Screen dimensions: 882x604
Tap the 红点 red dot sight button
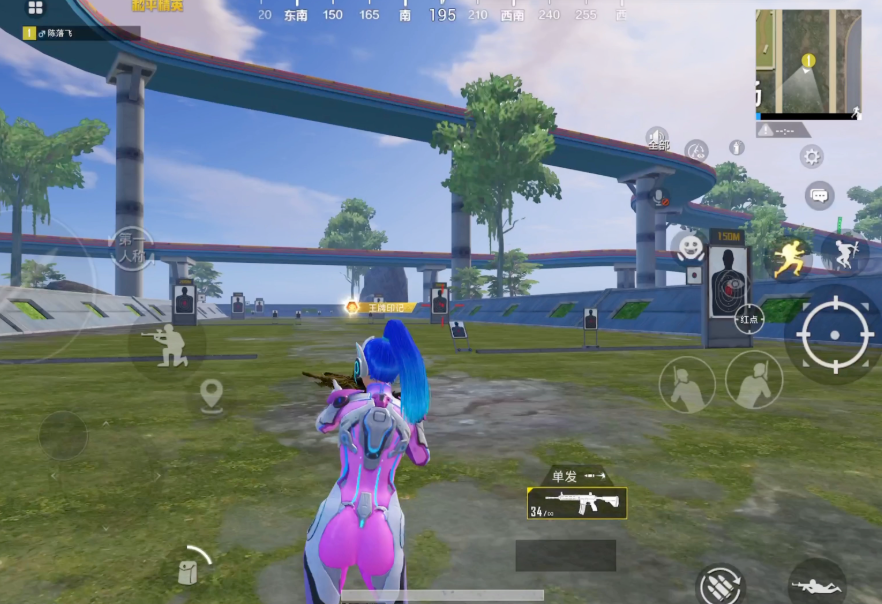(x=750, y=320)
